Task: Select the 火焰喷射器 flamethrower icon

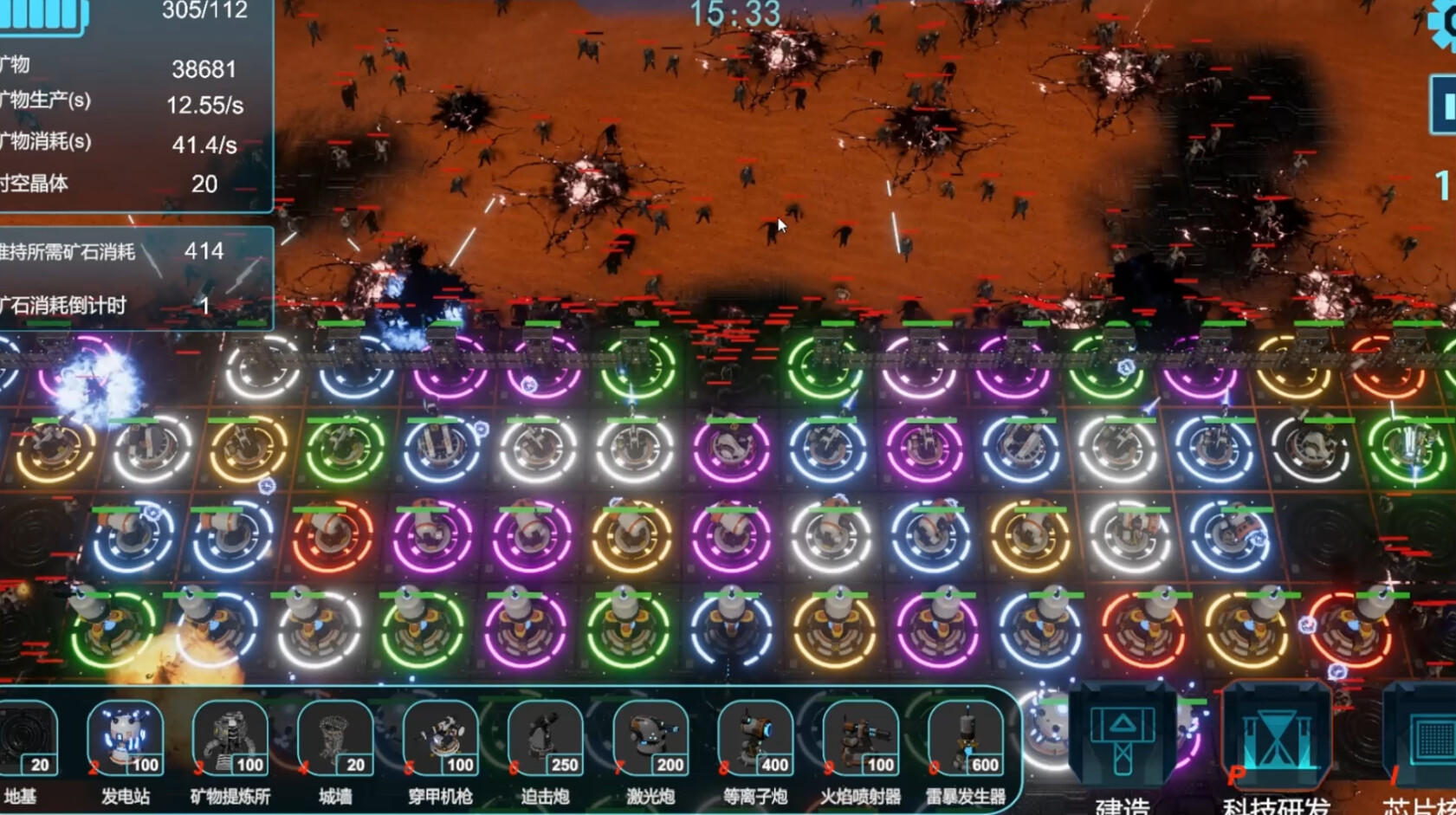Action: coord(862,741)
